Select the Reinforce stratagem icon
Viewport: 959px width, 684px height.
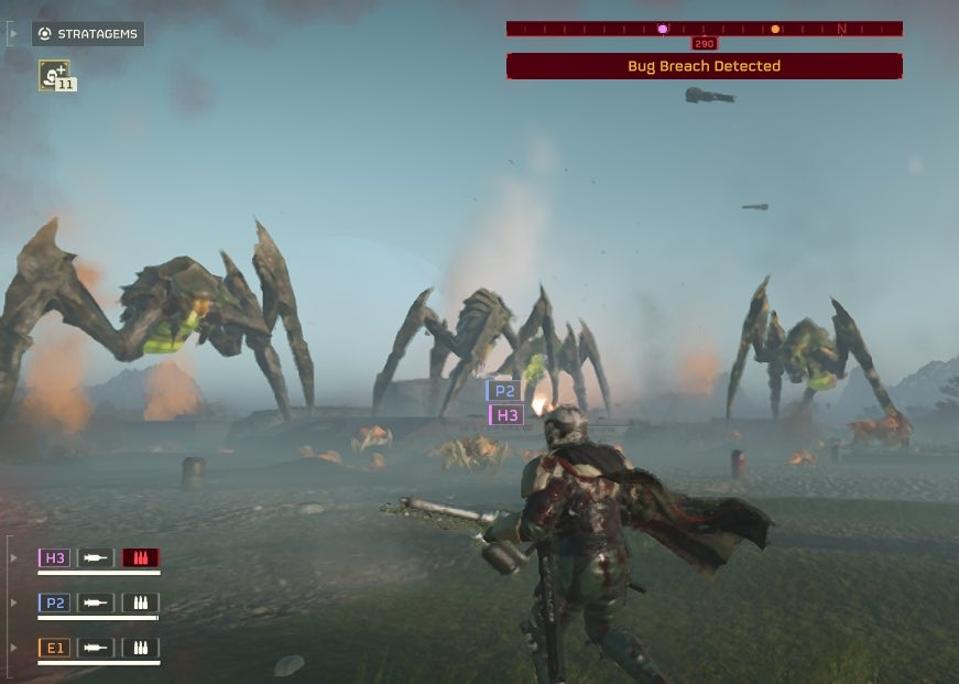pos(54,74)
